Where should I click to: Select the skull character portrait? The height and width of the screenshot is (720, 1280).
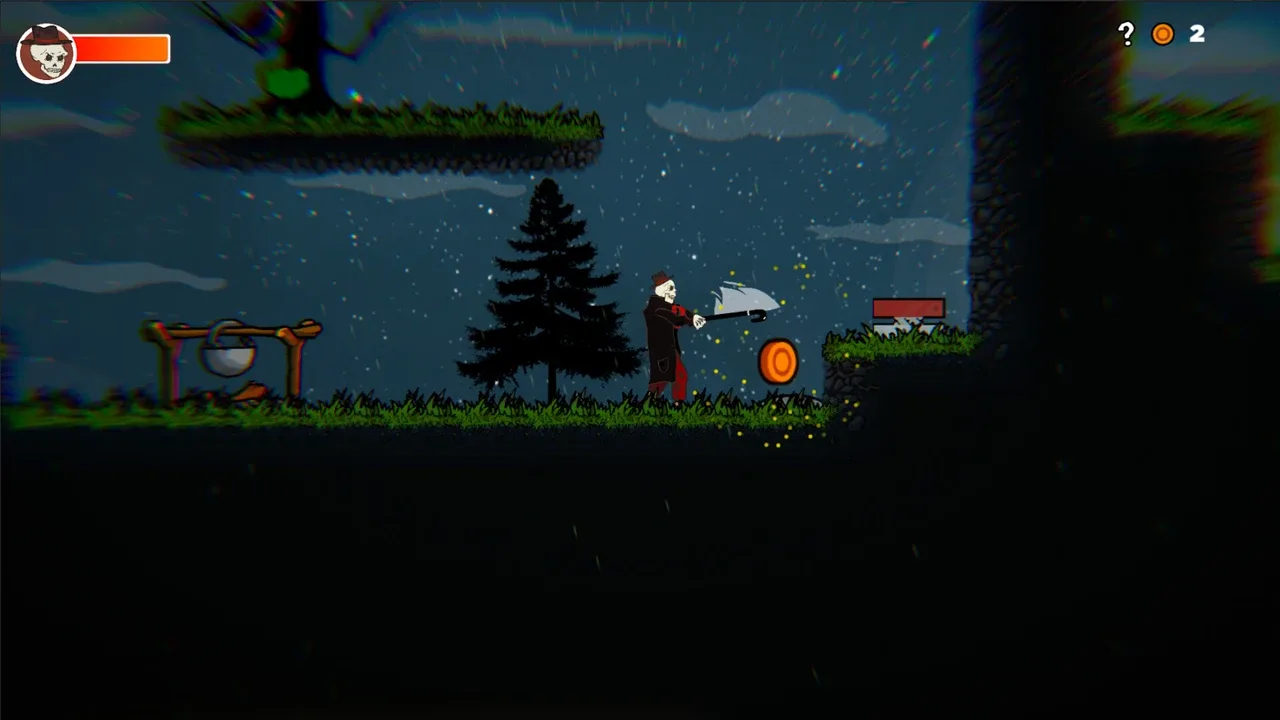(x=46, y=54)
